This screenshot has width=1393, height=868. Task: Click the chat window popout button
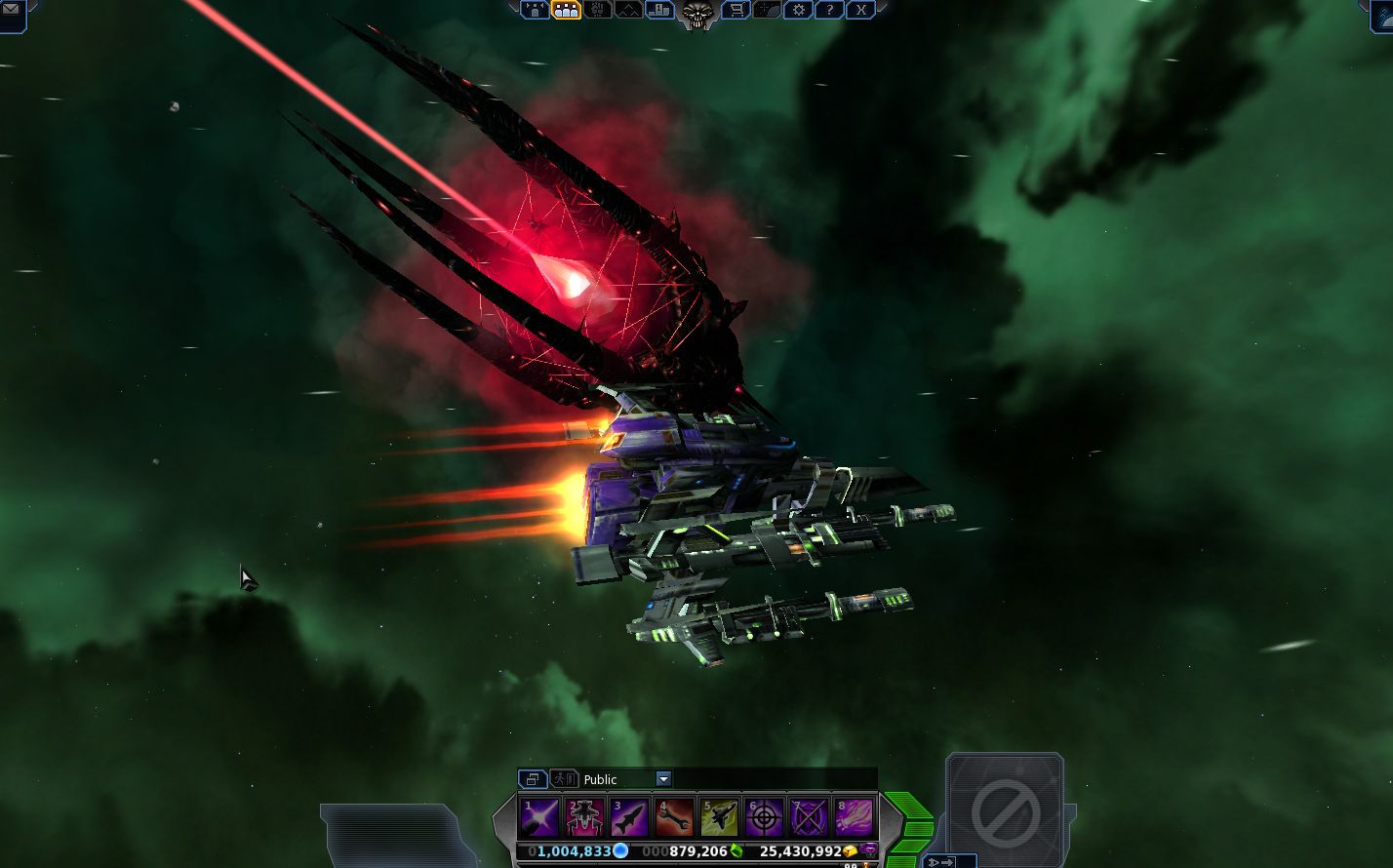pos(533,778)
